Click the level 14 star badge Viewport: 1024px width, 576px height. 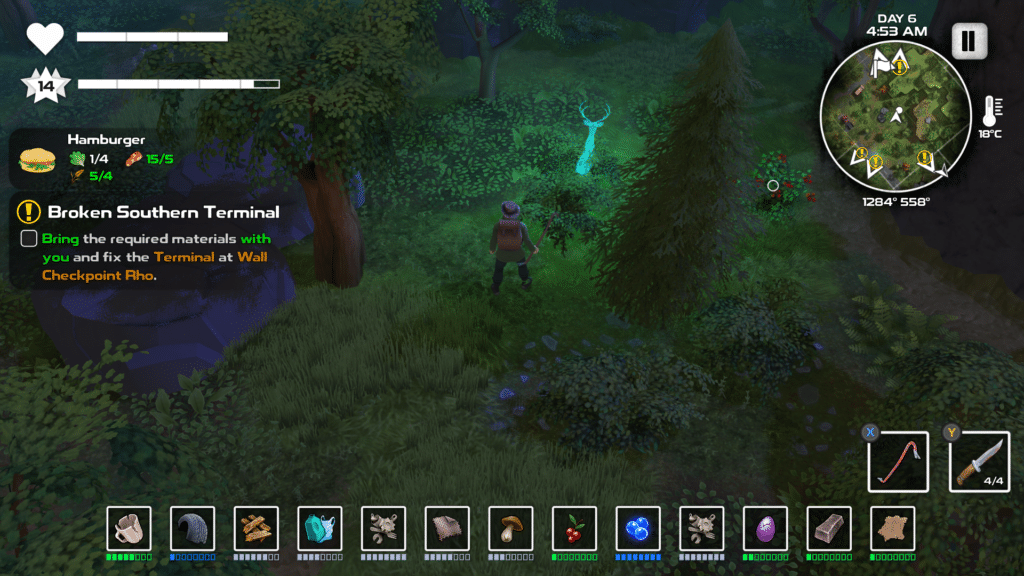[x=45, y=85]
